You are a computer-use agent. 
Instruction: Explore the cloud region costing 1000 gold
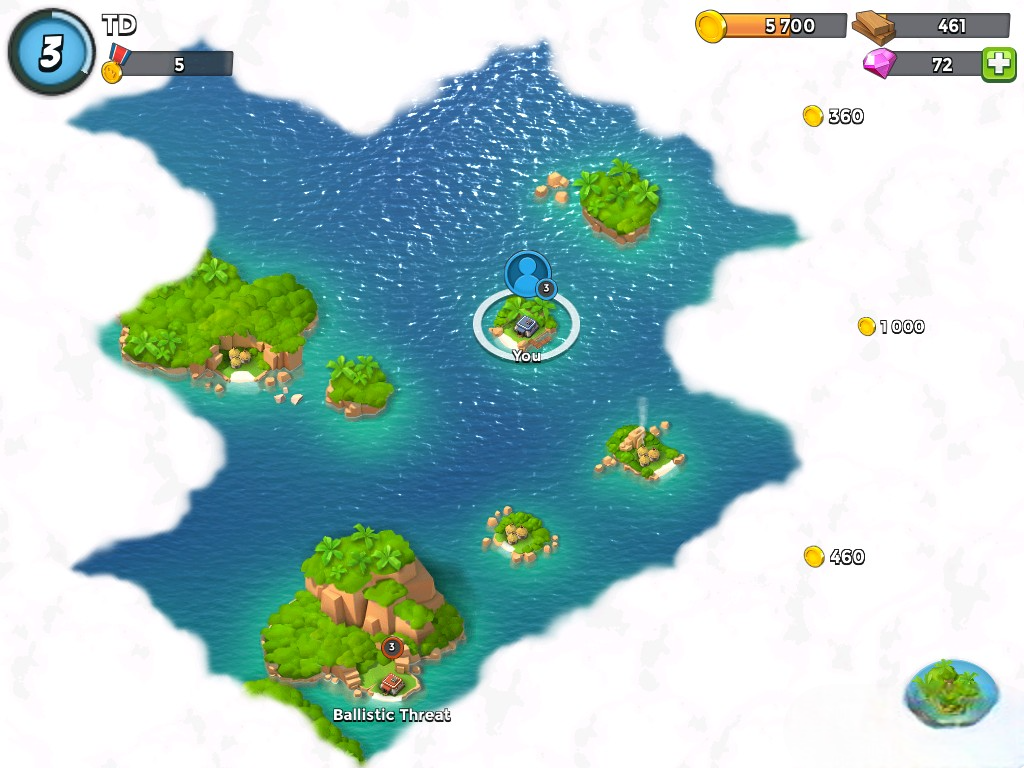(x=892, y=327)
